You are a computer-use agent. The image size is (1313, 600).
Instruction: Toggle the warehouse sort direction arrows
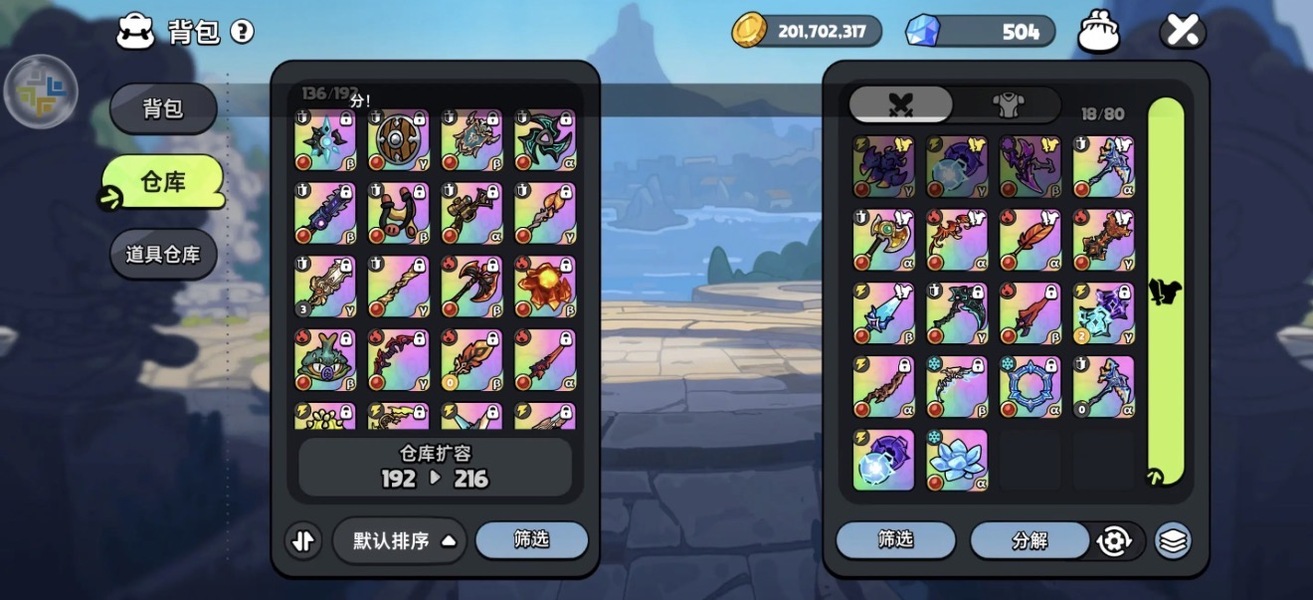point(303,541)
